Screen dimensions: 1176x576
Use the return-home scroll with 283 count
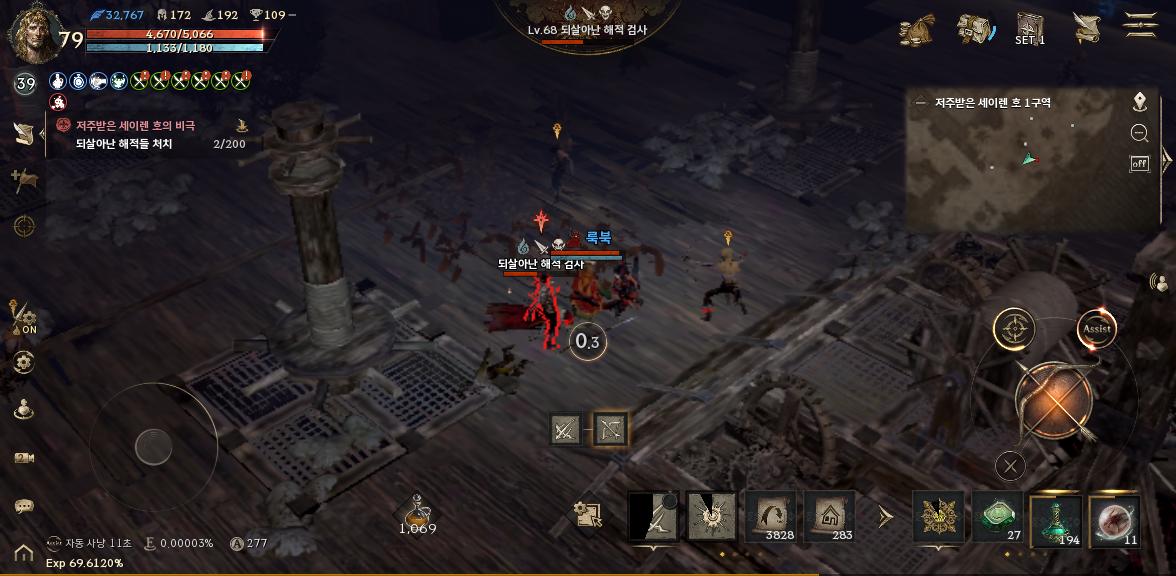coord(829,517)
